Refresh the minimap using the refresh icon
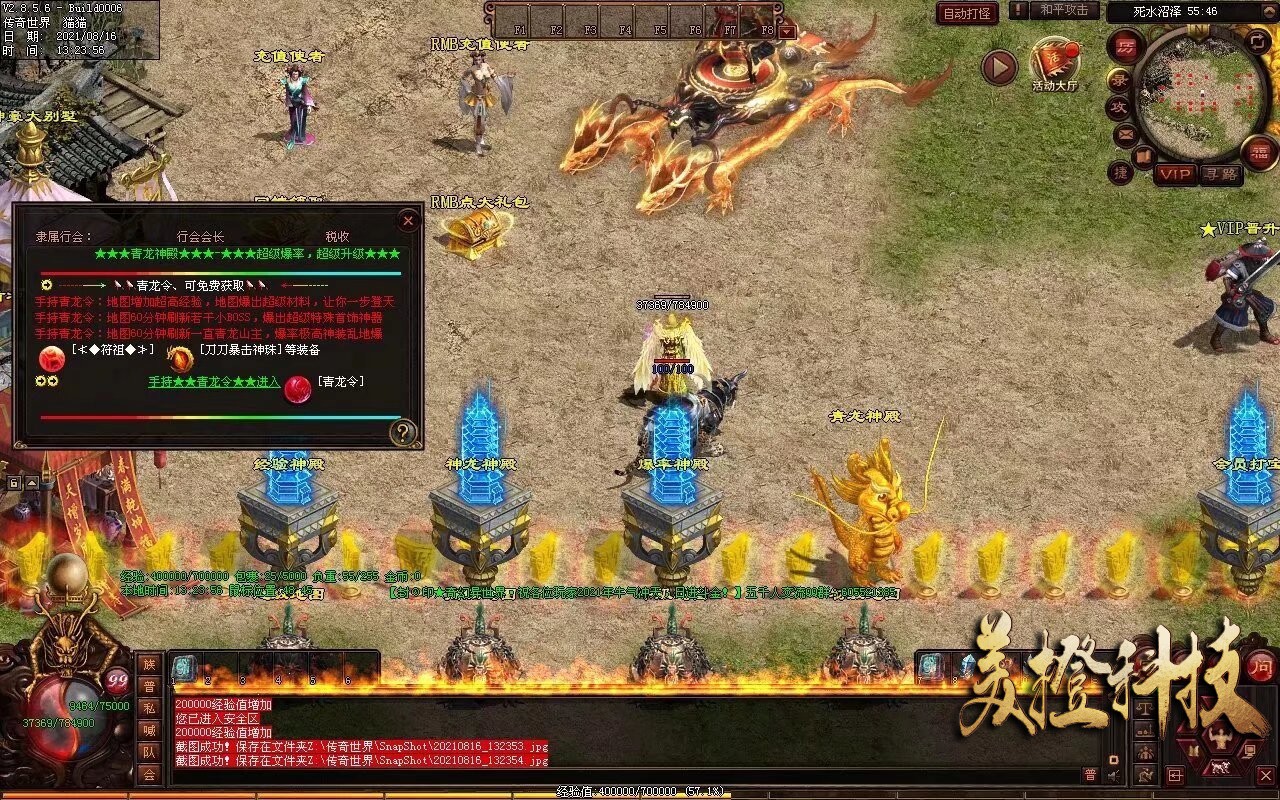This screenshot has height=800, width=1280. pos(1257,42)
